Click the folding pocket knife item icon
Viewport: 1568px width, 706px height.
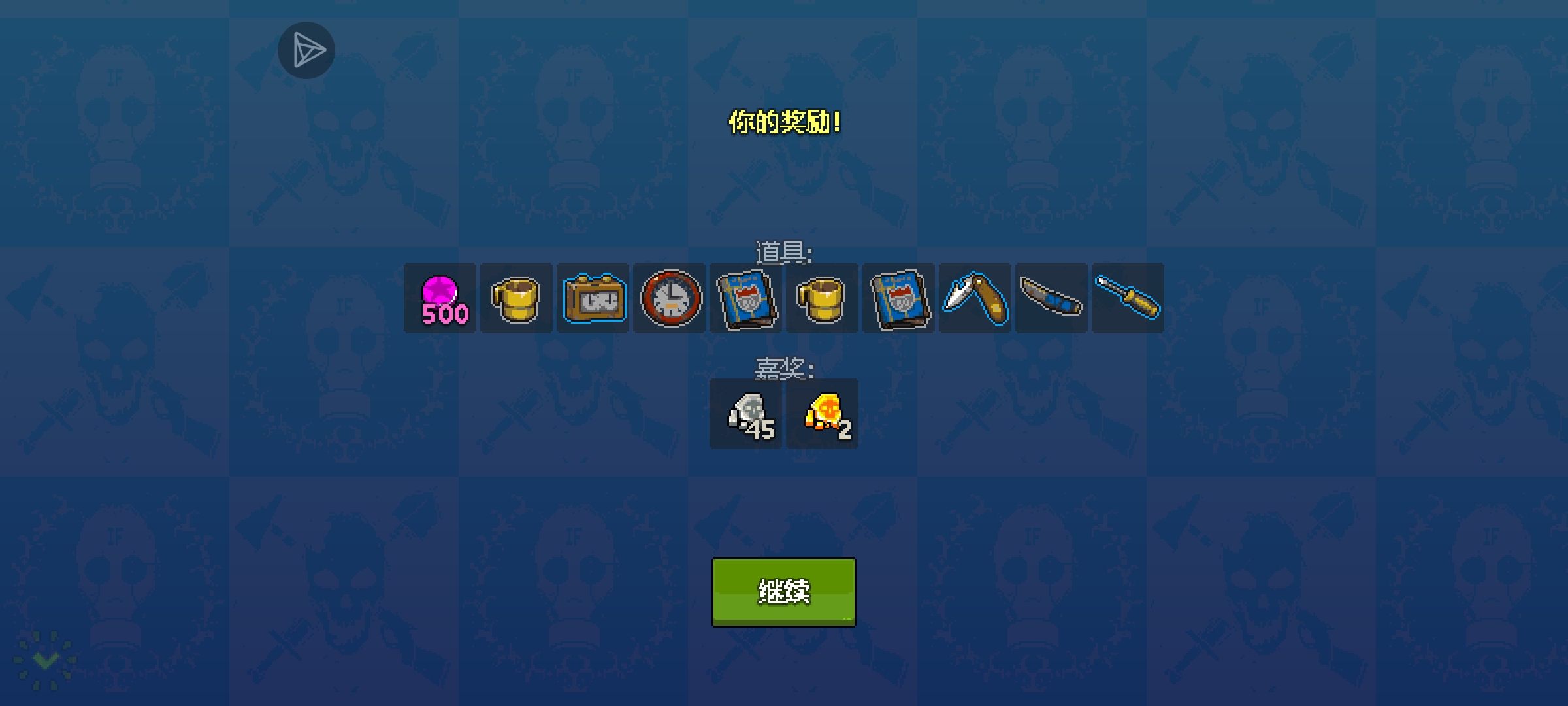pyautogui.click(x=974, y=298)
